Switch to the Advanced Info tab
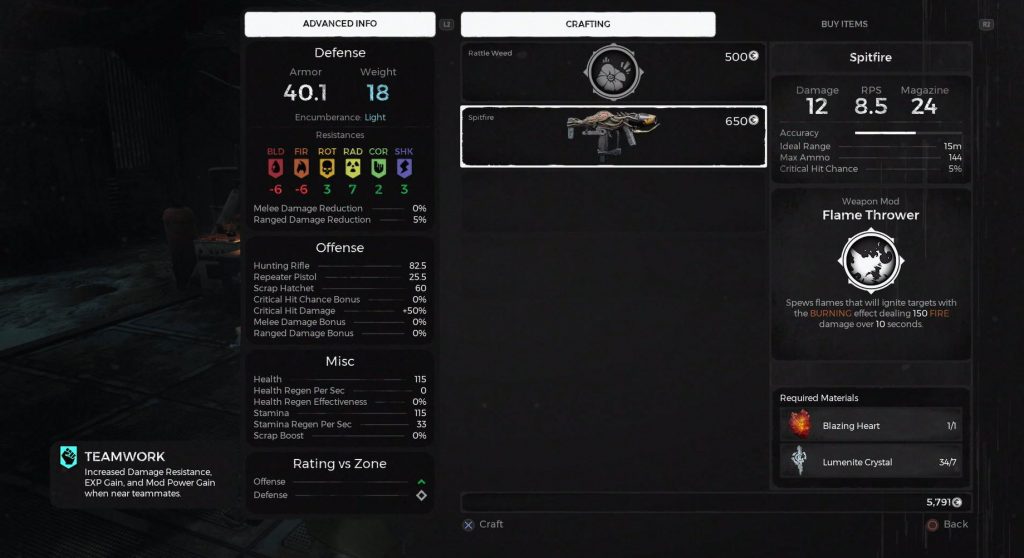The height and width of the screenshot is (558, 1024). click(x=339, y=24)
